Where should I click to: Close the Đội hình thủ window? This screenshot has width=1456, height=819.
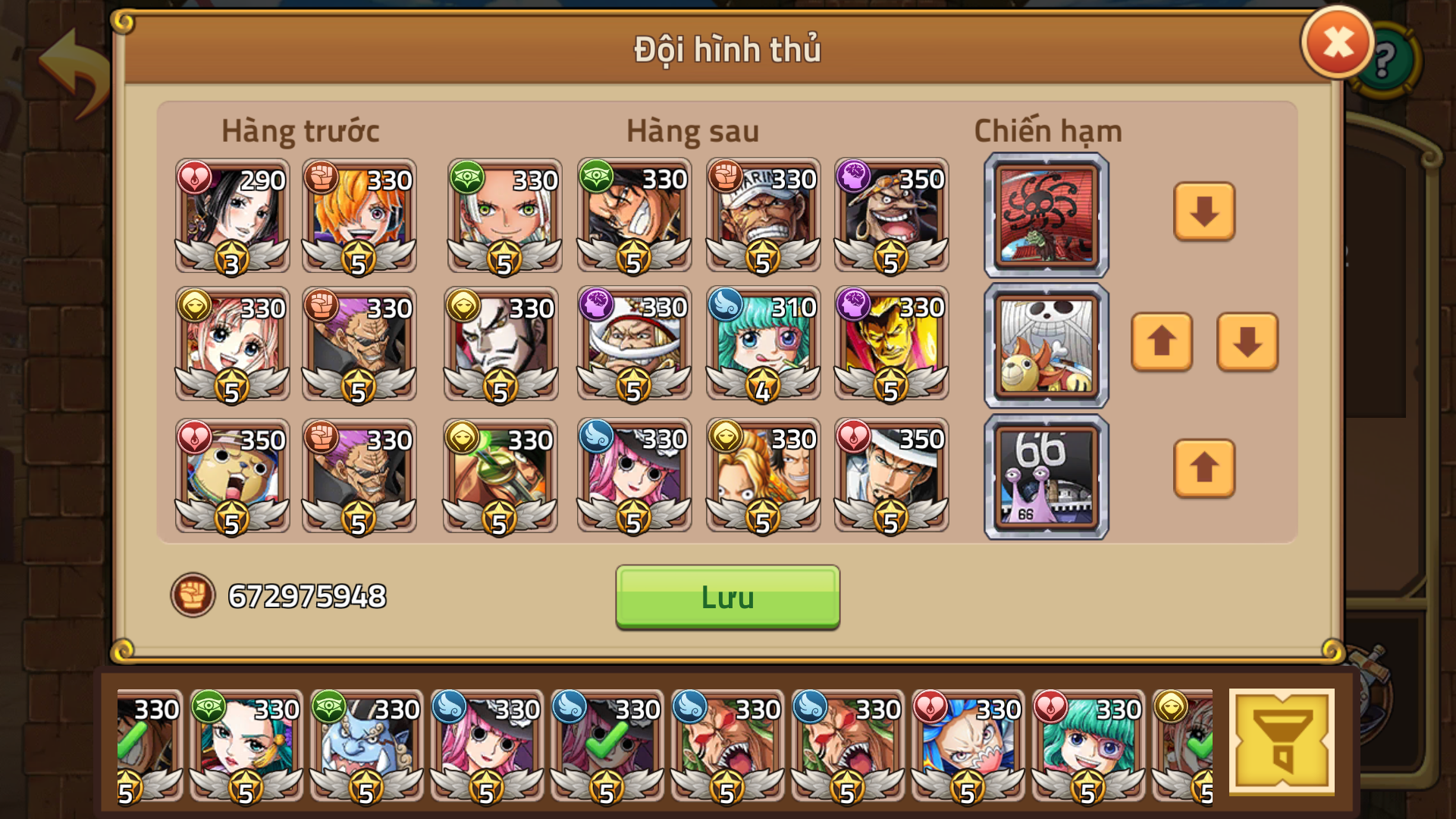(x=1336, y=42)
